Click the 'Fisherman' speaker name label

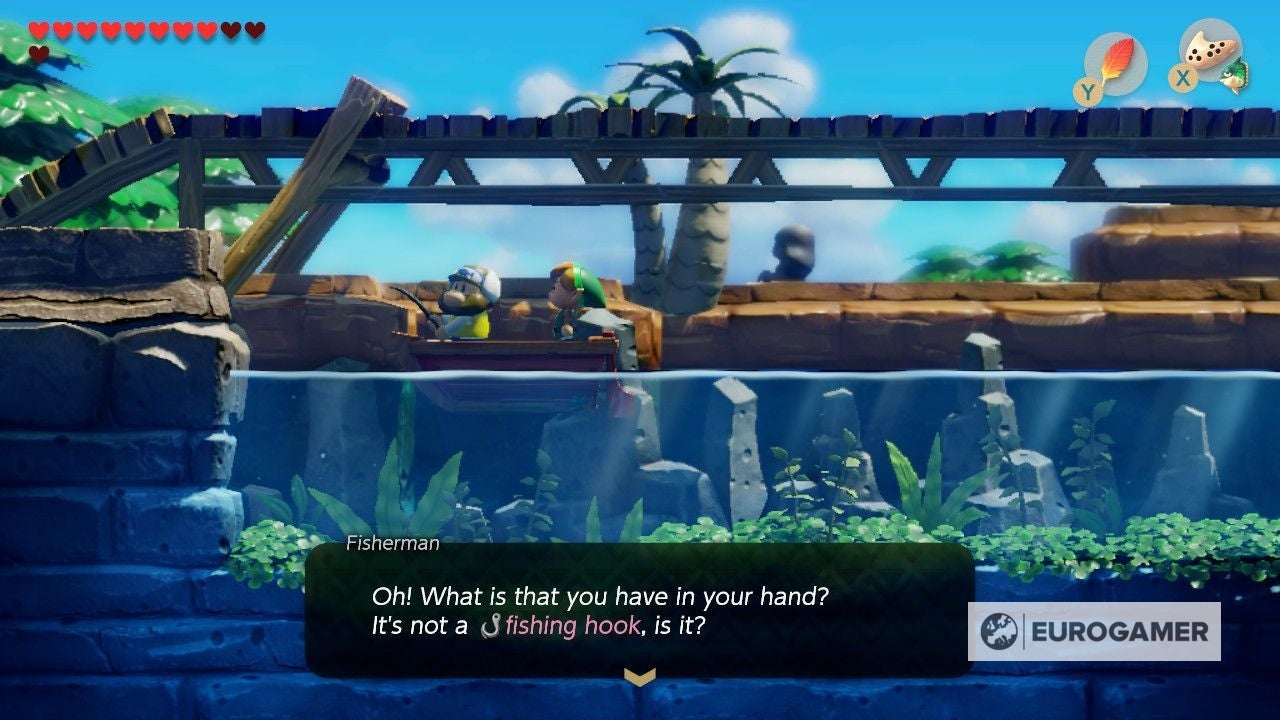[x=392, y=543]
